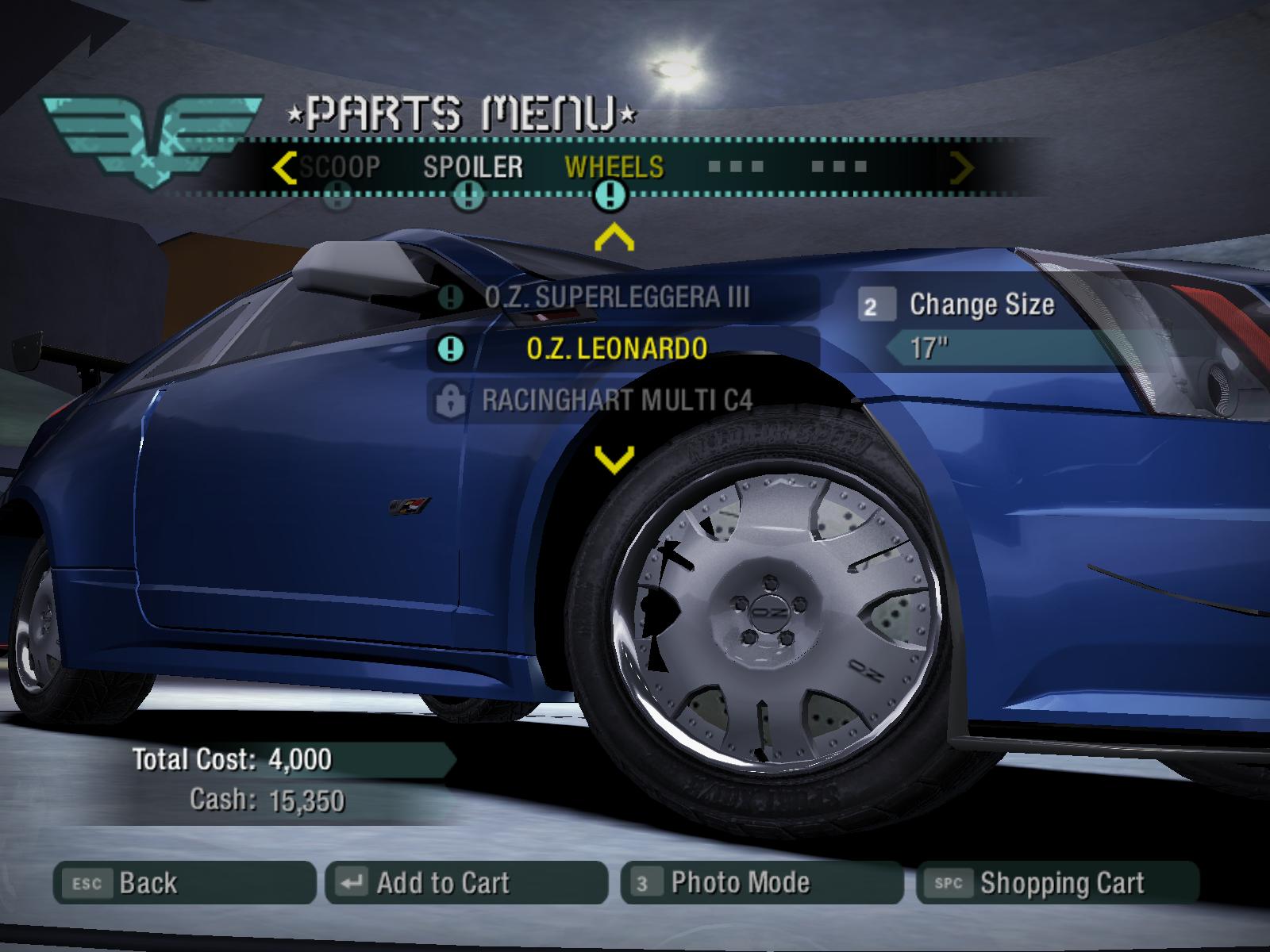Viewport: 1270px width, 952px height.
Task: Pick the O.Z. Leonardo wheel entry
Action: [617, 348]
